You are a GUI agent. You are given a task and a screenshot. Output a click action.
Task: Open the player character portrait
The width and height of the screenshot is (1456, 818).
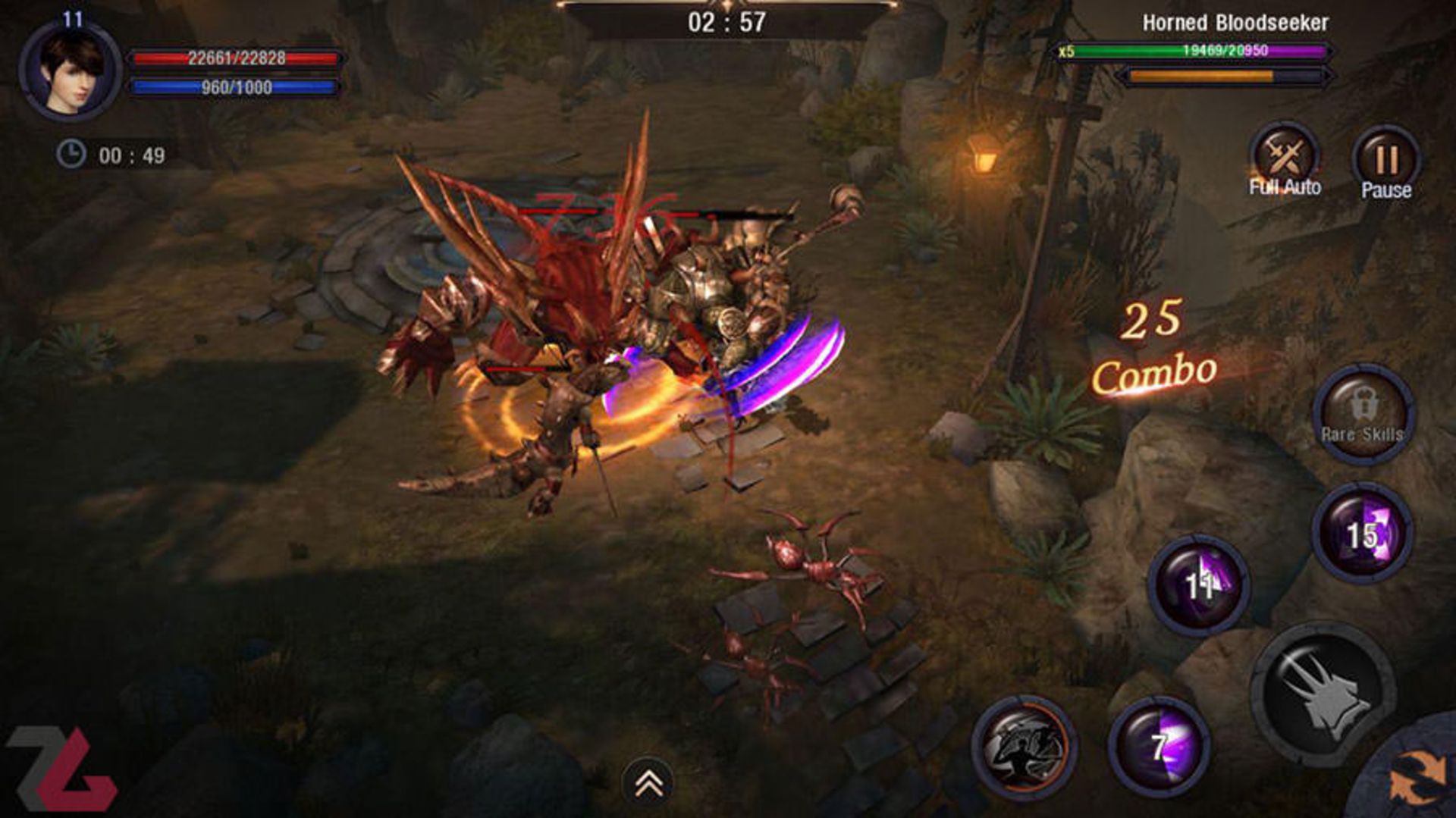(70, 71)
